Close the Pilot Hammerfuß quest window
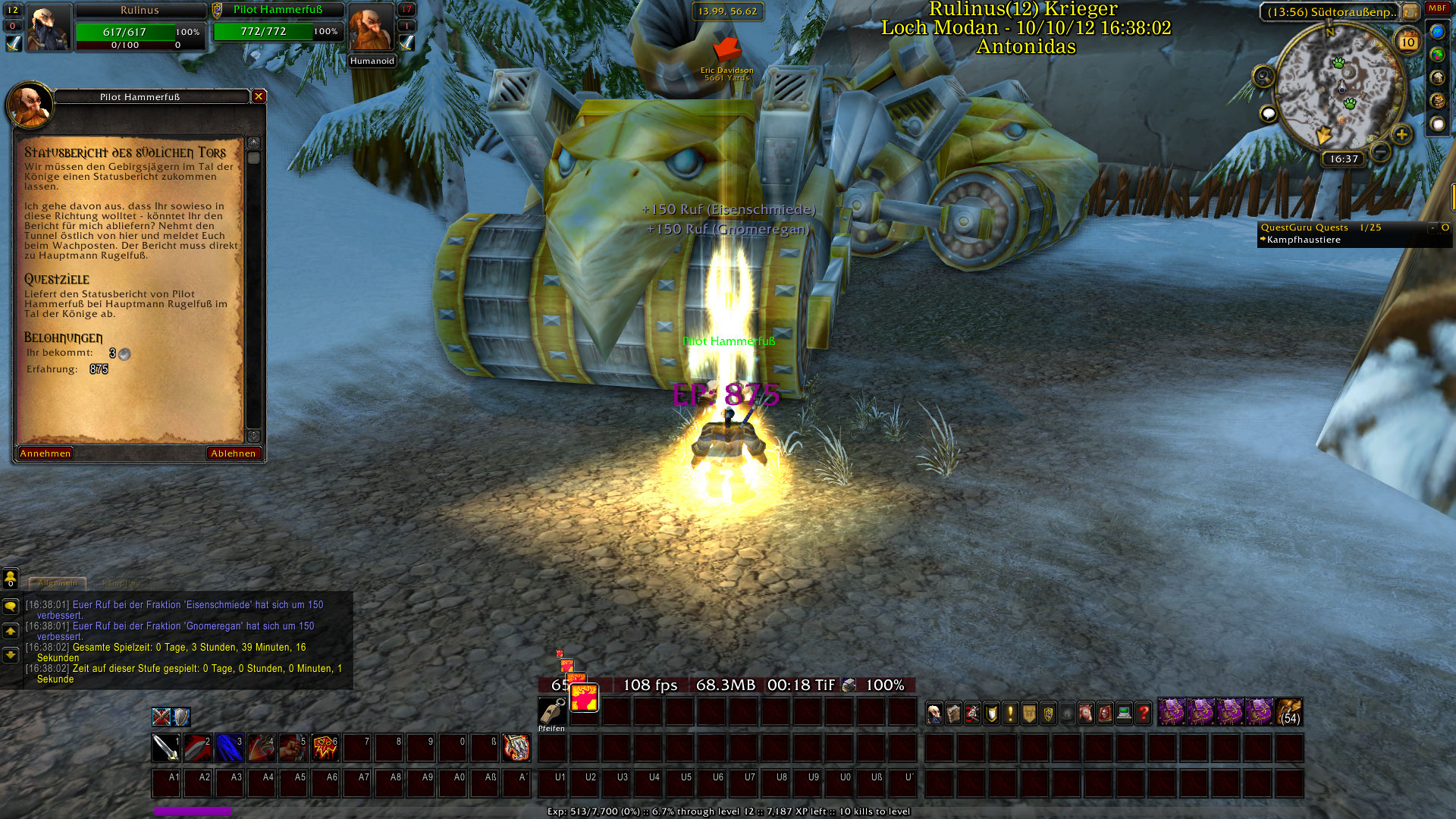 click(259, 96)
